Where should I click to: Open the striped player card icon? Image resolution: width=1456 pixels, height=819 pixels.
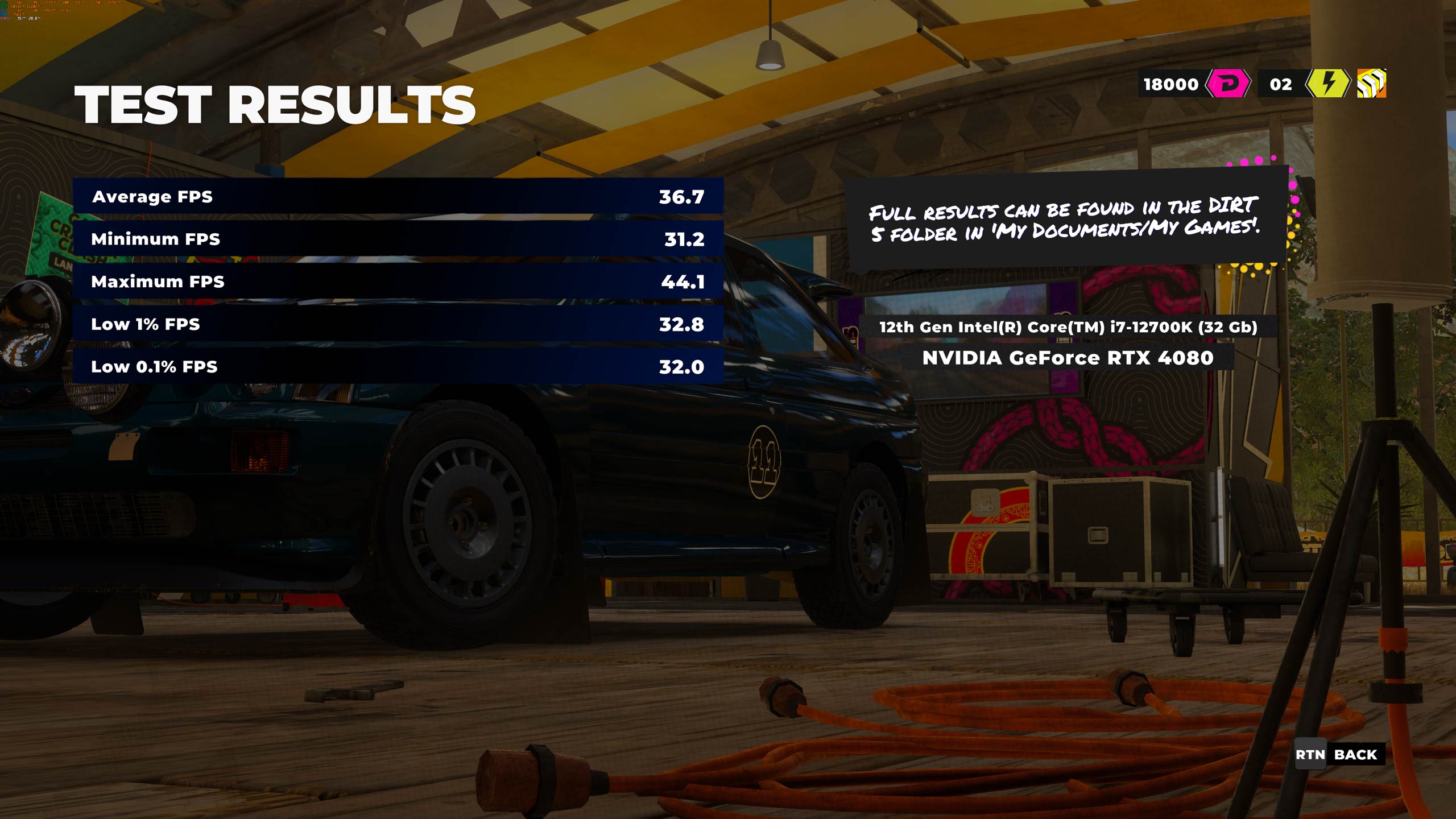1371,84
